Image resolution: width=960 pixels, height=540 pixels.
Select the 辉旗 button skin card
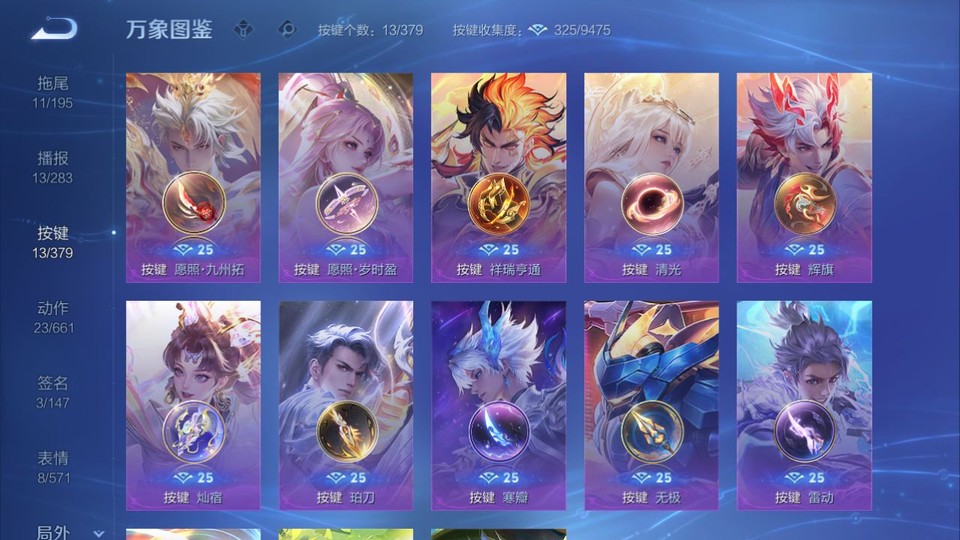point(804,177)
